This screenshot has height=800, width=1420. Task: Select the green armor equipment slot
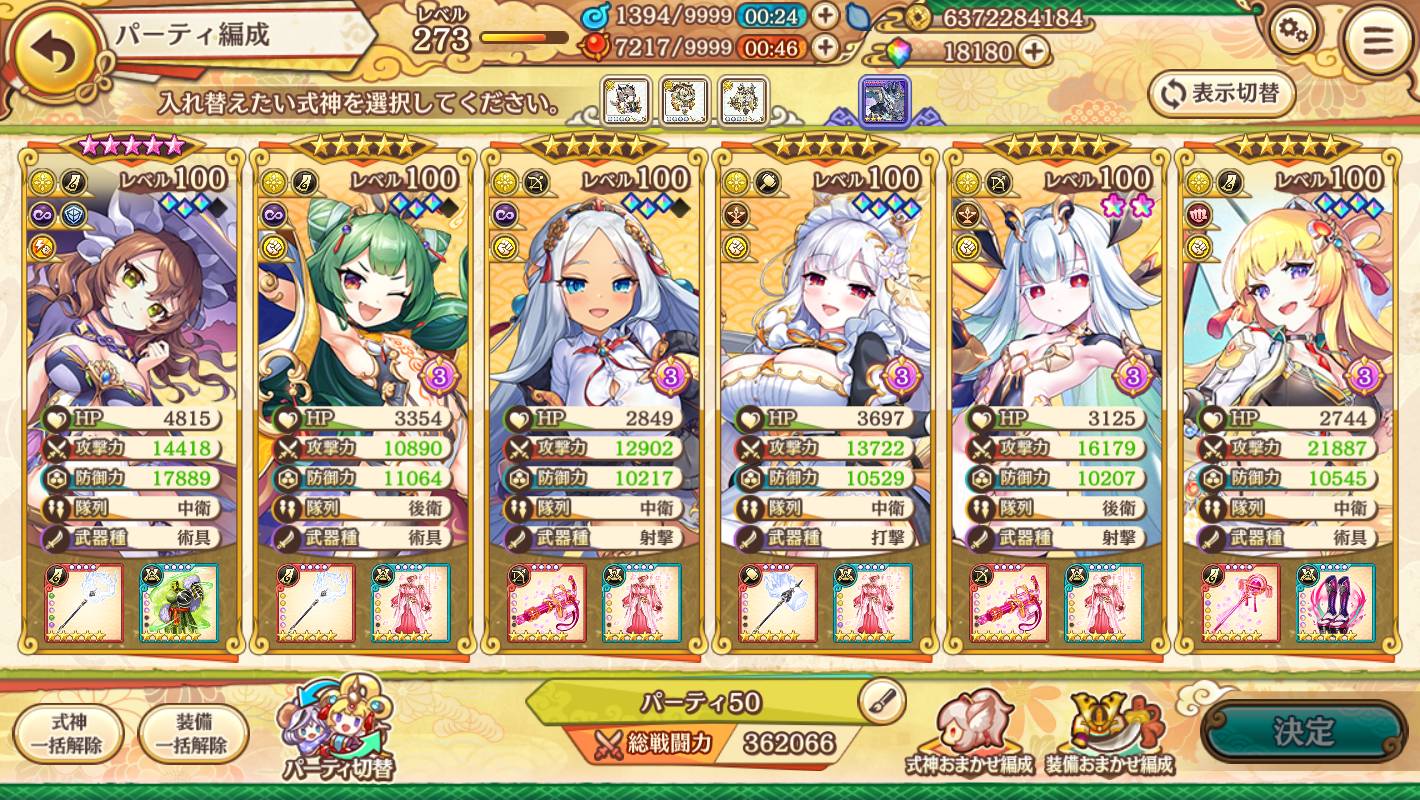[x=179, y=603]
